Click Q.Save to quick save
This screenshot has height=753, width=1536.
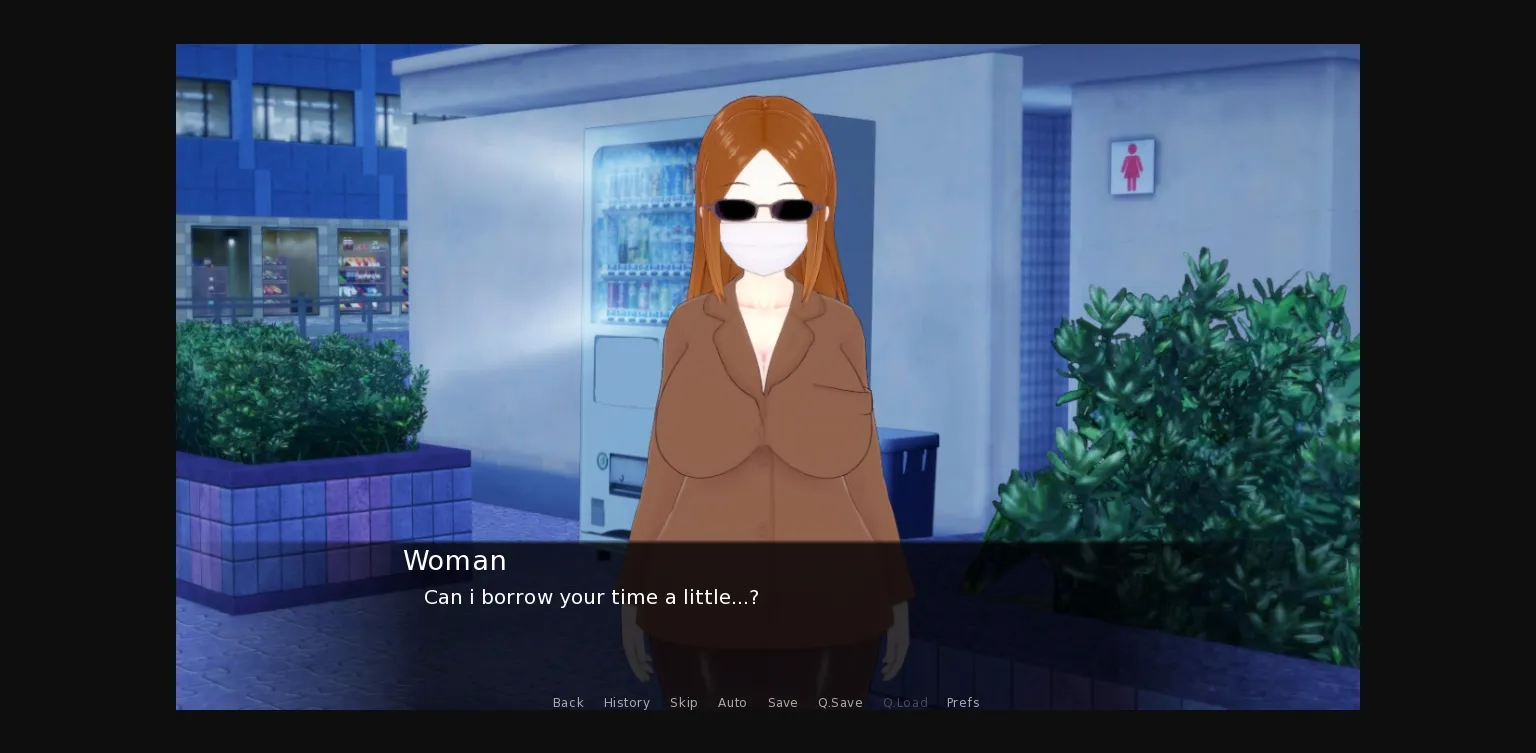tap(840, 703)
